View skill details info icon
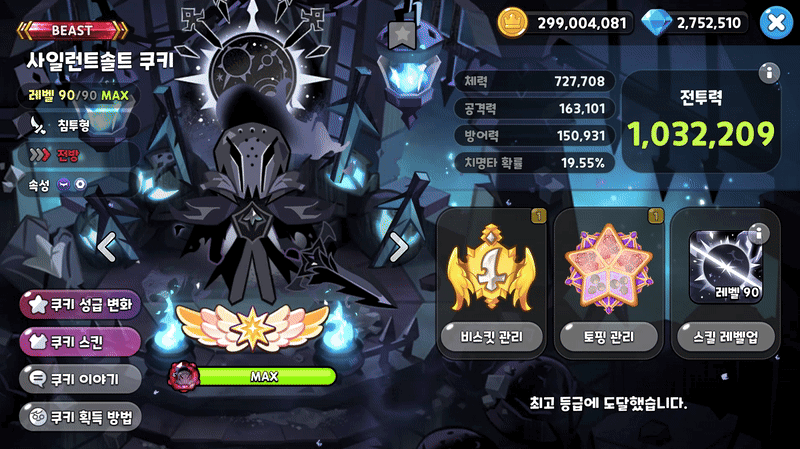The height and width of the screenshot is (449, 800). coord(757,234)
